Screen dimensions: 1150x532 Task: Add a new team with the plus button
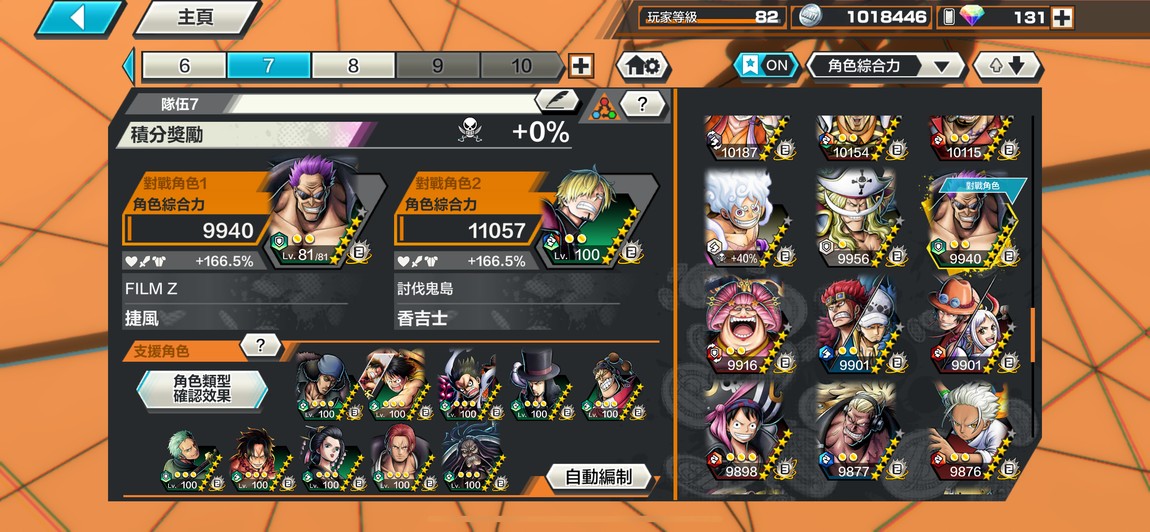pyautogui.click(x=580, y=66)
